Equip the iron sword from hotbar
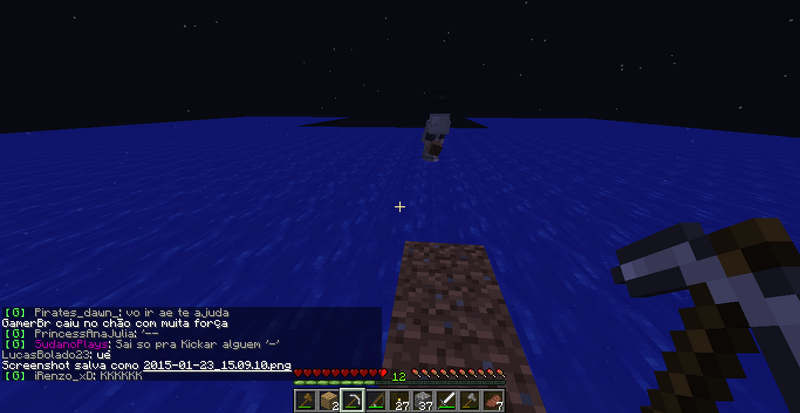The width and height of the screenshot is (800, 413). [x=449, y=402]
